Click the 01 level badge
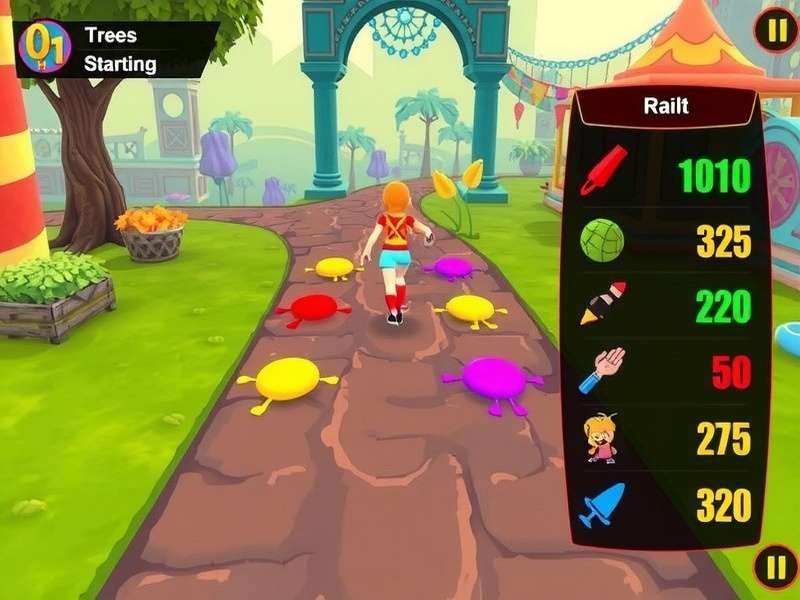The width and height of the screenshot is (800, 600). (x=44, y=47)
